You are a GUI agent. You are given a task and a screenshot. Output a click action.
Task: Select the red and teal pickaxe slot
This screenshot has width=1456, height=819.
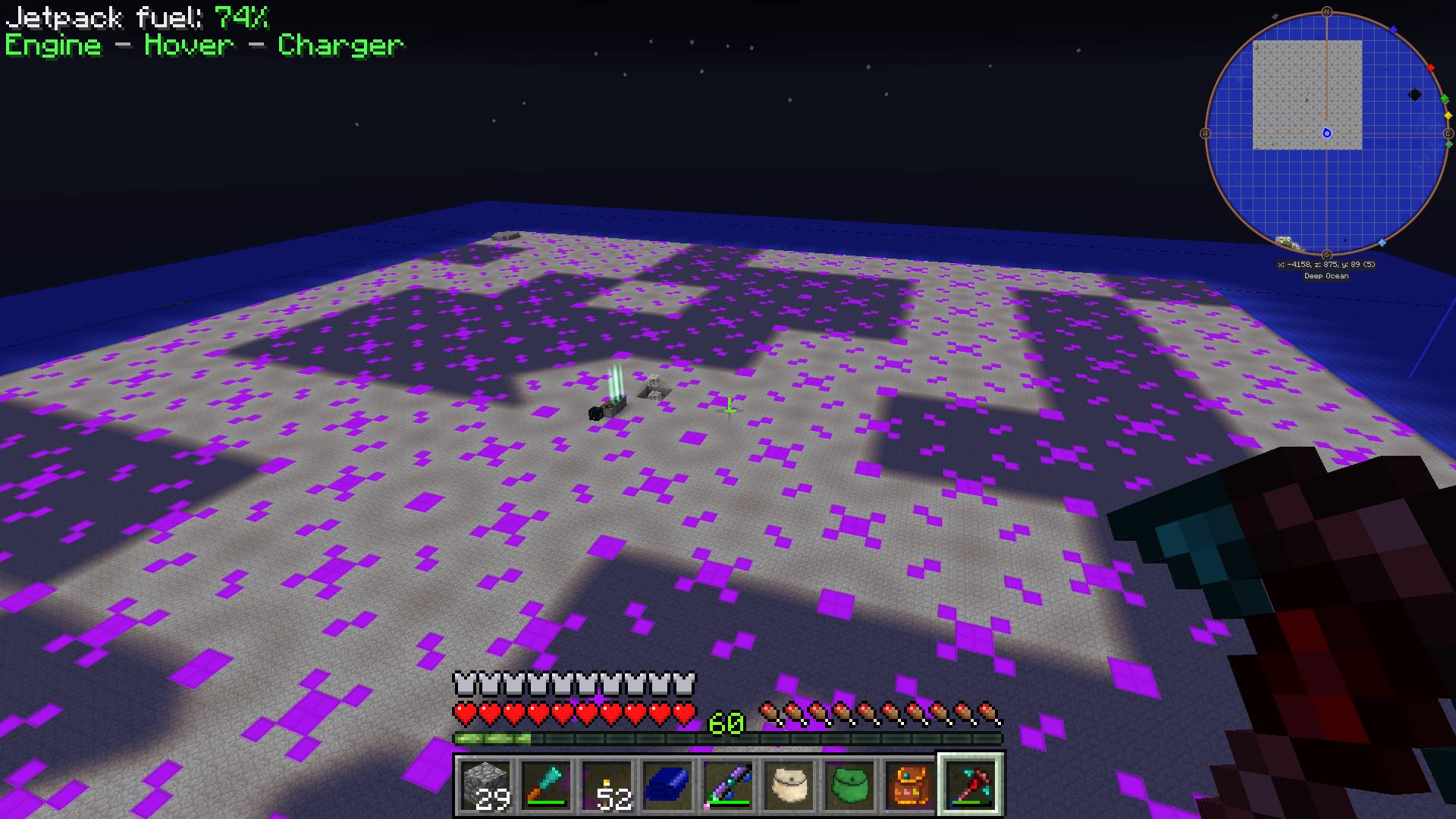[x=971, y=784]
